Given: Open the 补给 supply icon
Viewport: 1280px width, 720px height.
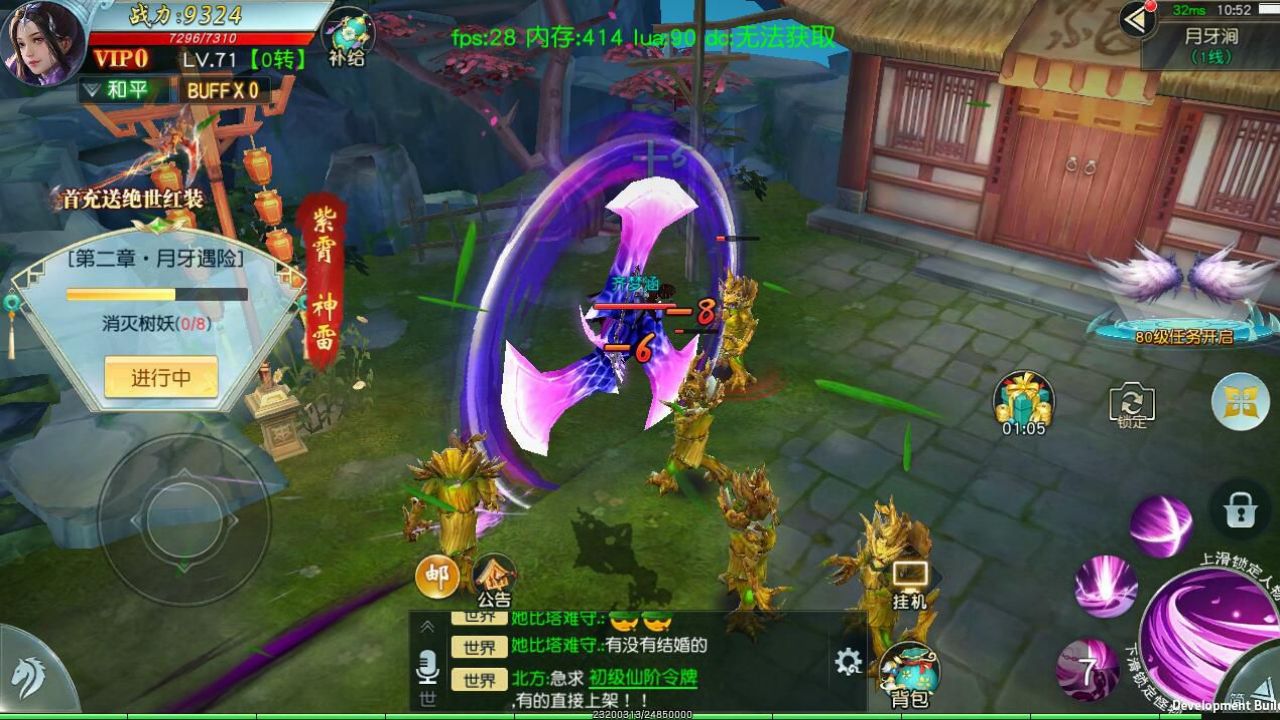Looking at the screenshot, I should (348, 38).
